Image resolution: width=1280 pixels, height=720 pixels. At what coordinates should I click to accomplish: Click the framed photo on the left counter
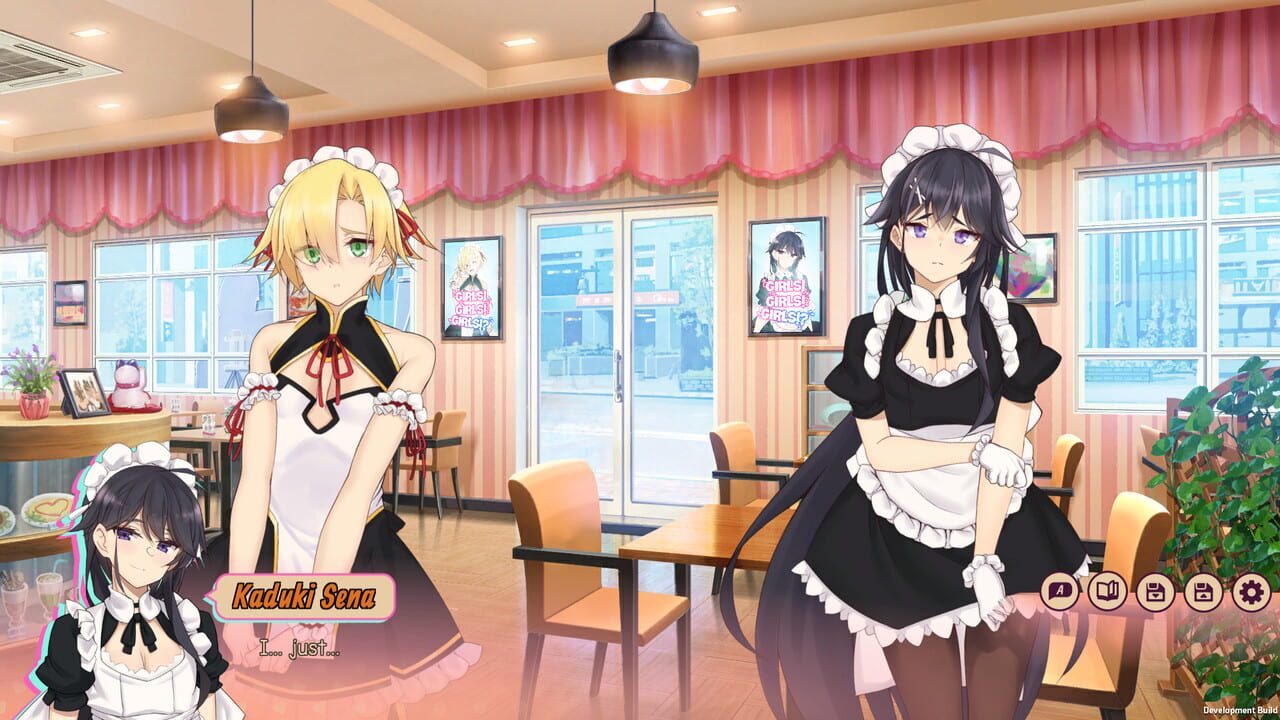pos(82,392)
